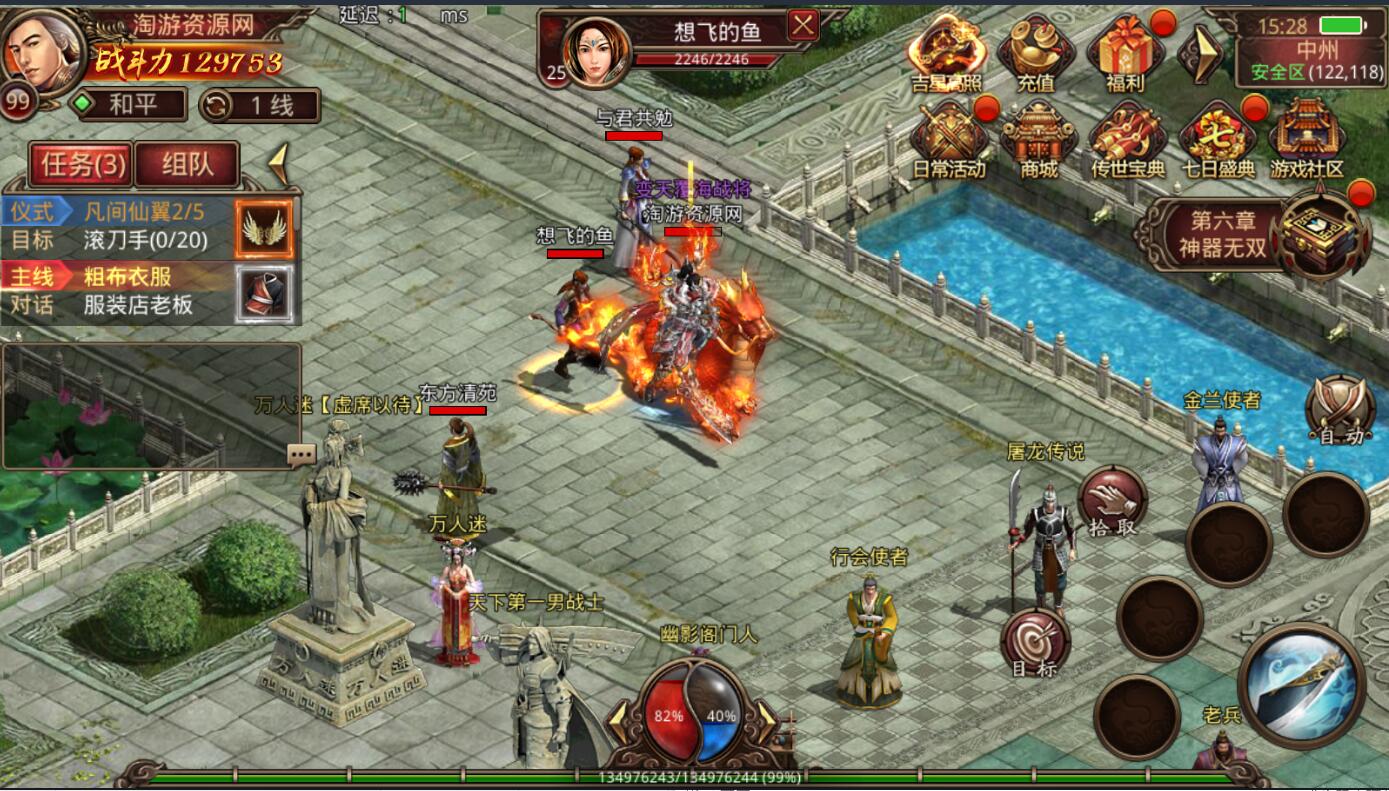Open the 充值 recharge shop
This screenshot has width=1389, height=791.
pyautogui.click(x=1037, y=54)
